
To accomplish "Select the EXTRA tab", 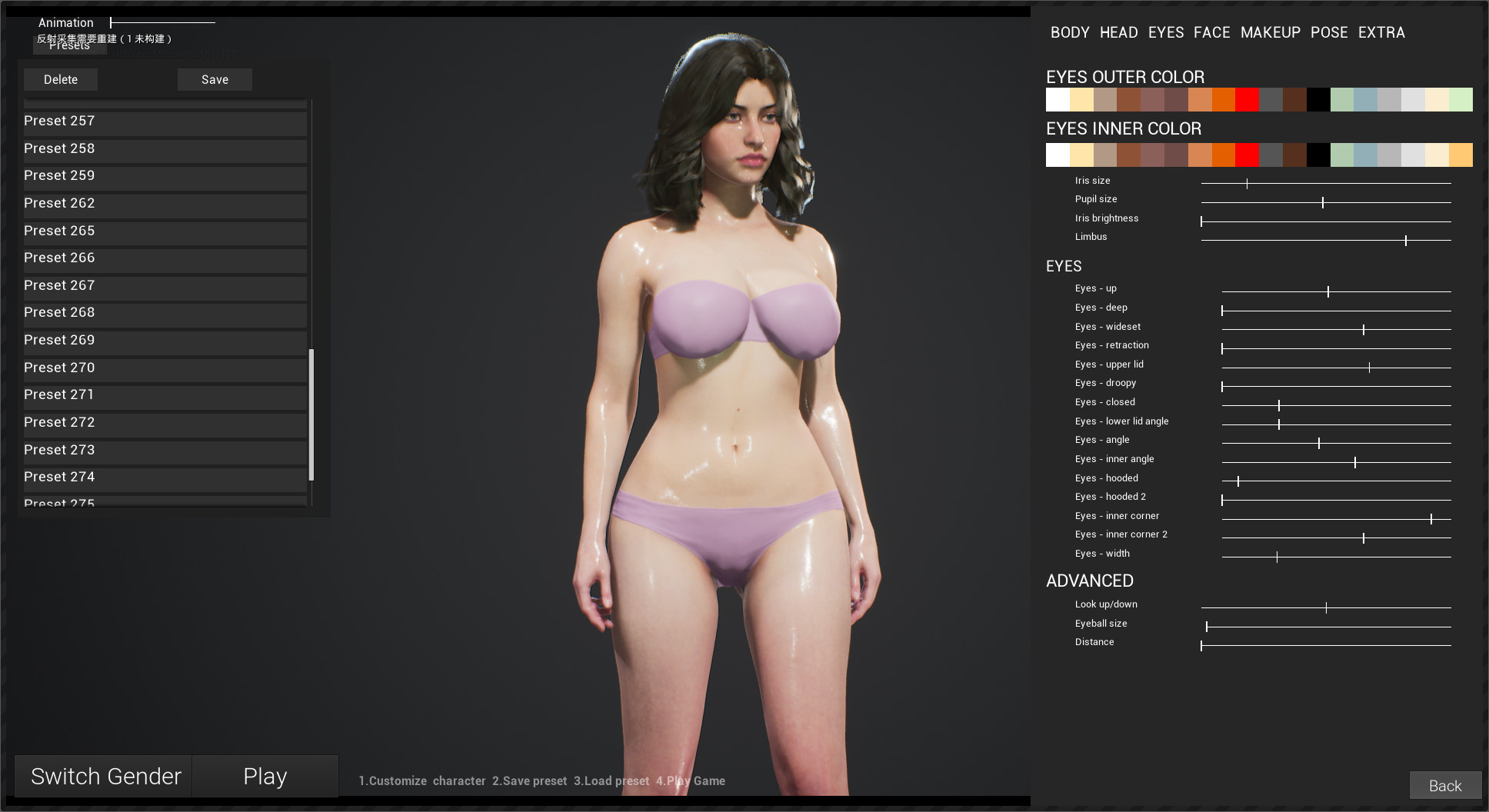I will (1381, 32).
